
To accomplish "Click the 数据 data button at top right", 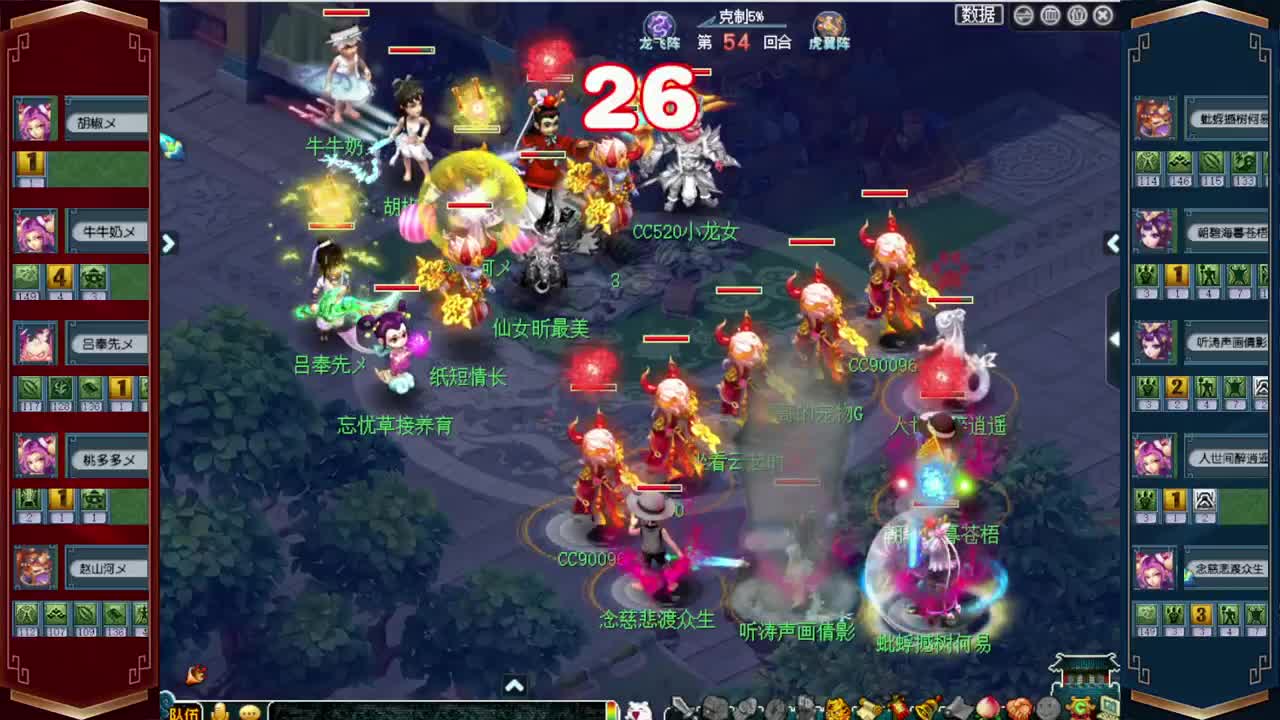I will (x=979, y=14).
